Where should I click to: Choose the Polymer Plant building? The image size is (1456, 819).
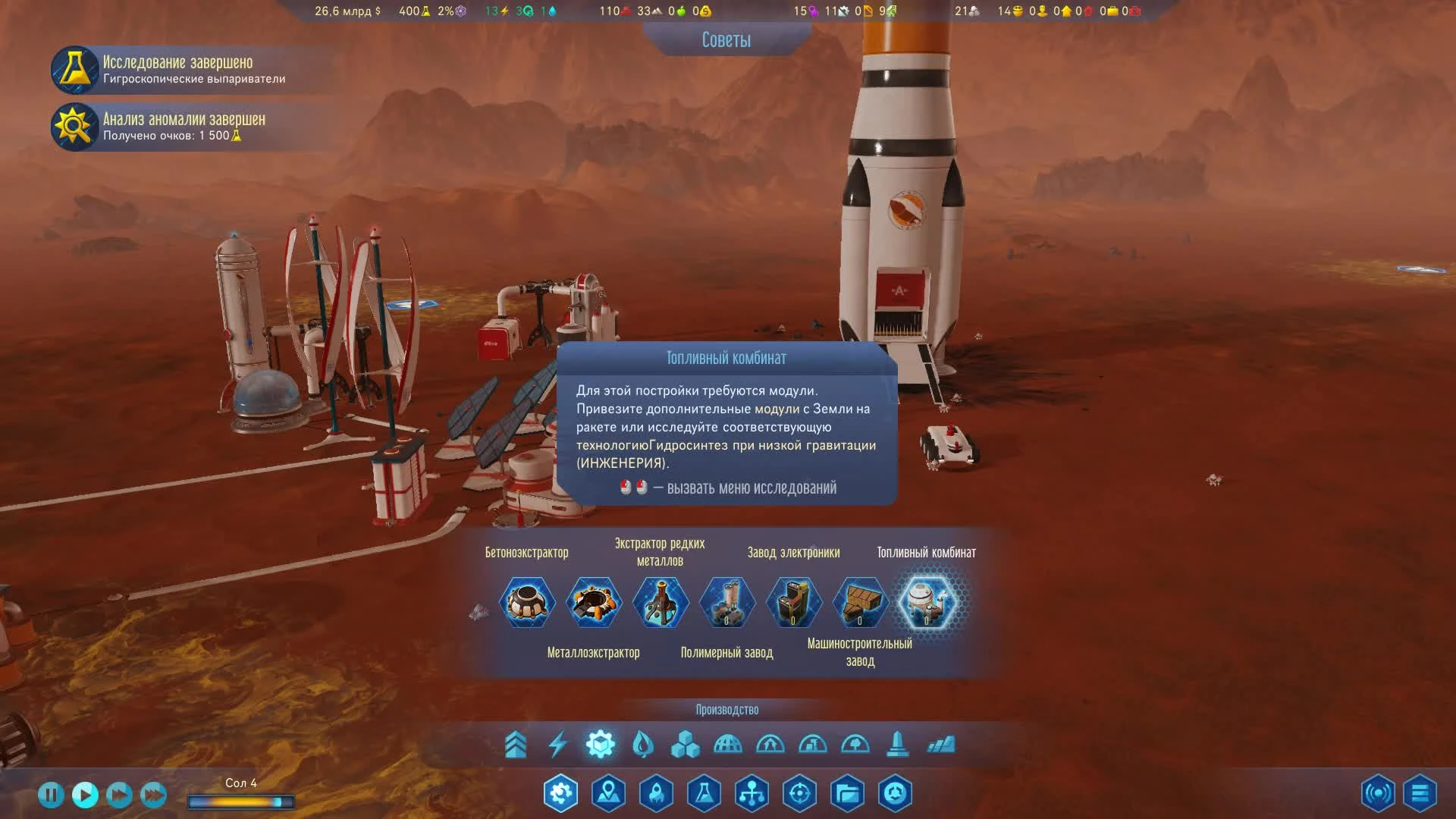click(x=727, y=601)
